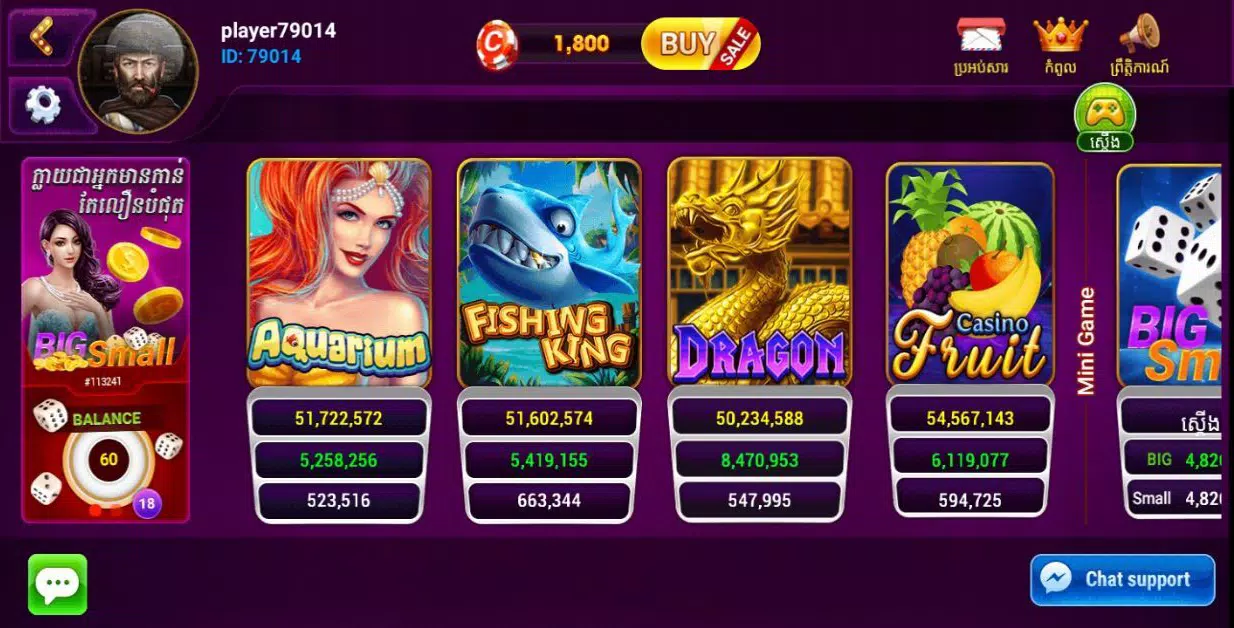Image resolution: width=1234 pixels, height=628 pixels.
Task: View the player avatar profile
Action: point(138,71)
